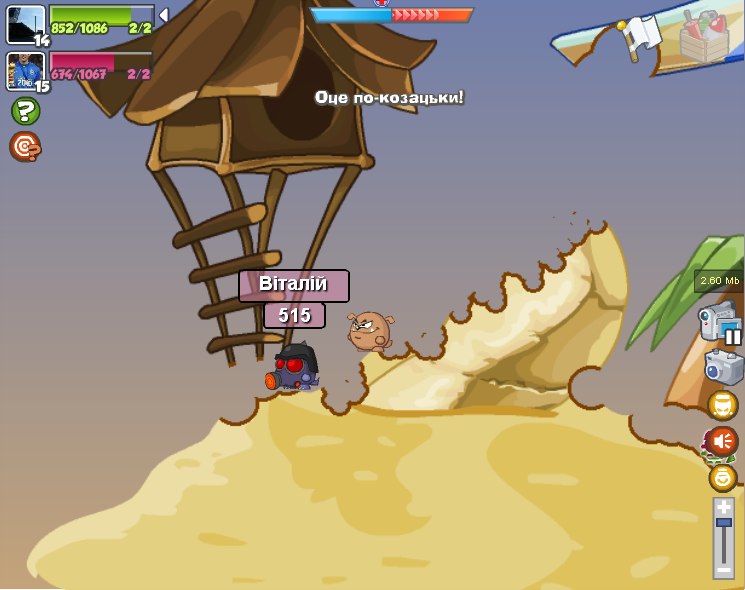Select the level 14 player avatar
Viewport: 745px width, 590px height.
click(25, 24)
